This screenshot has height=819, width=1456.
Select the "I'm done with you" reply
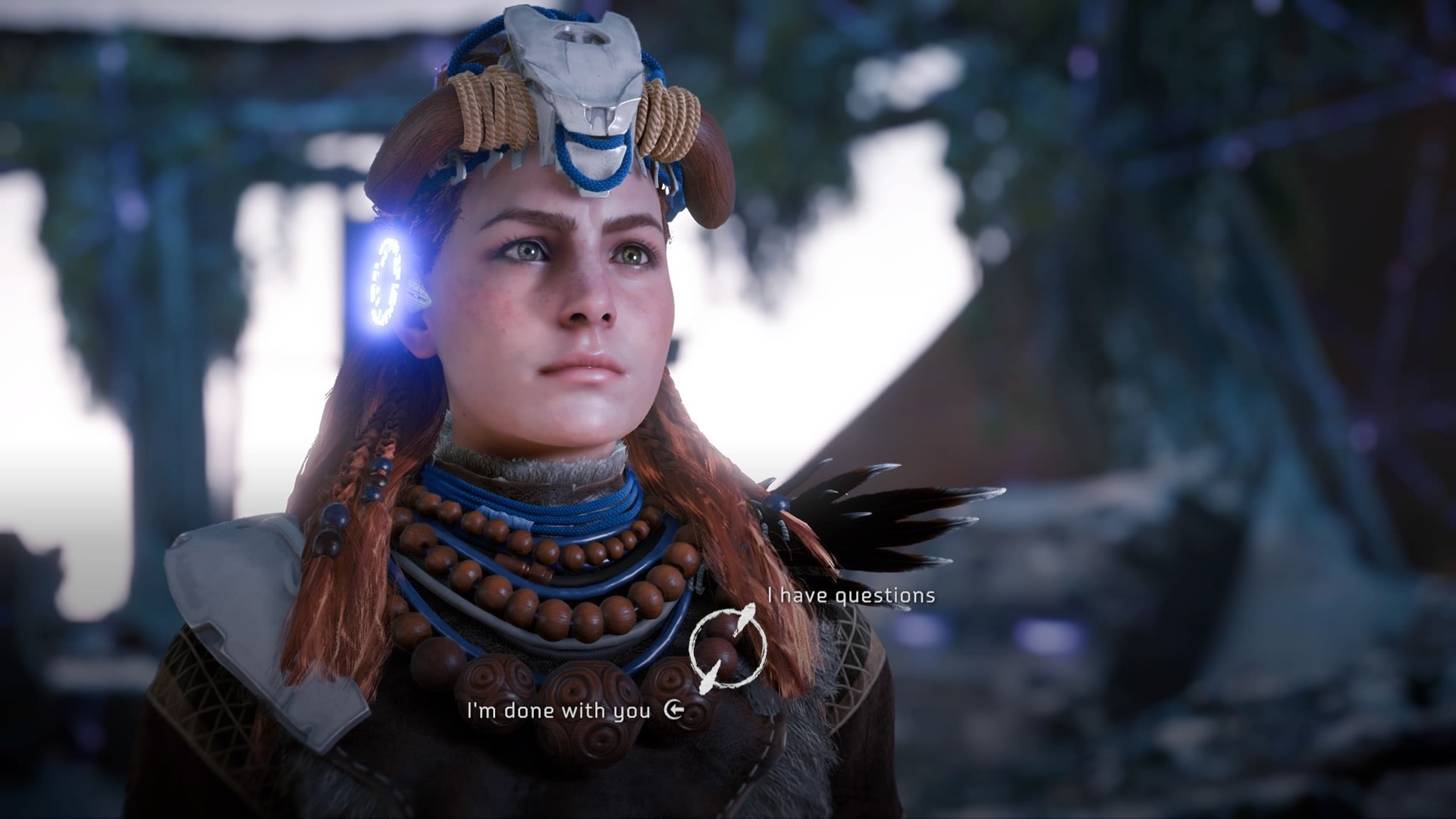(x=559, y=711)
